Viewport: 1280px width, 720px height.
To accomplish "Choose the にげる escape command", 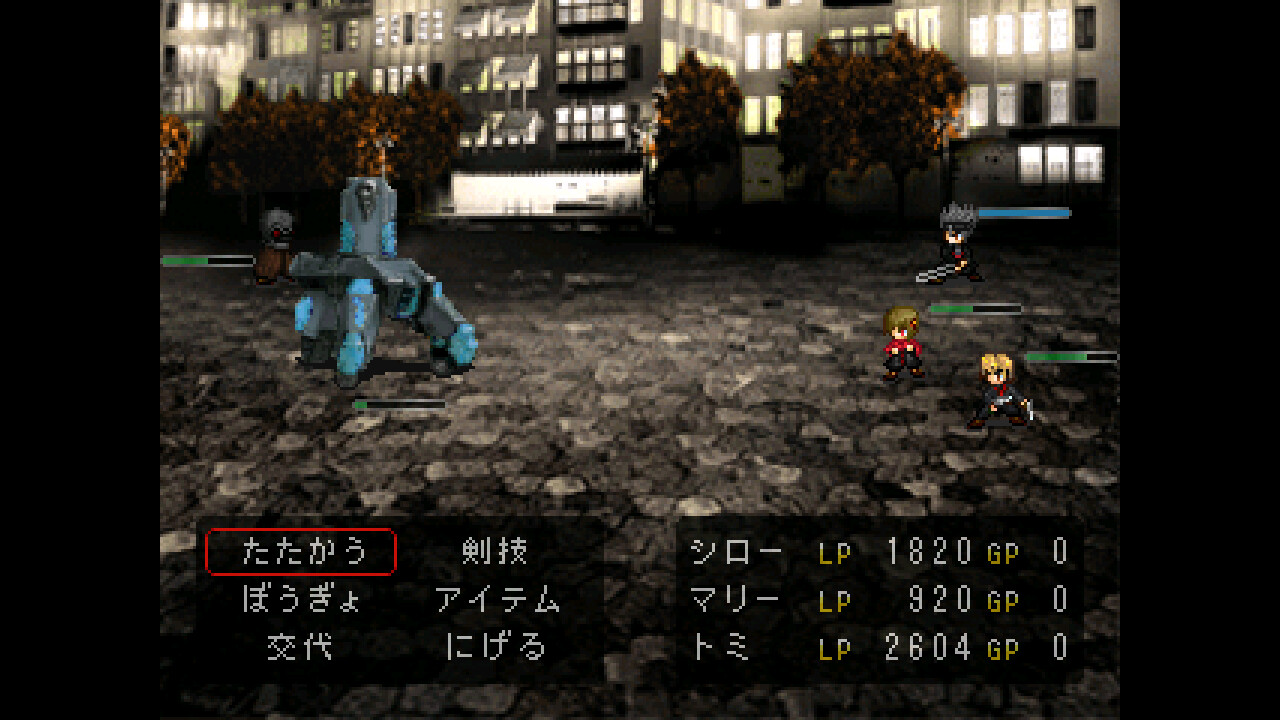I will click(x=497, y=648).
